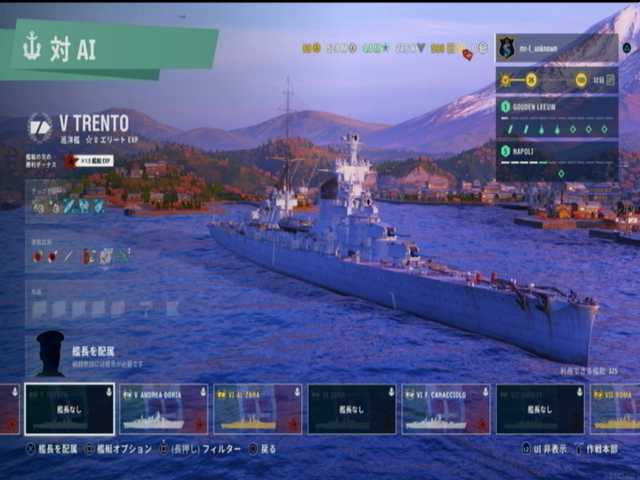640x480 pixels.
Task: Choose the VI Al Zara ship card
Action: click(257, 409)
